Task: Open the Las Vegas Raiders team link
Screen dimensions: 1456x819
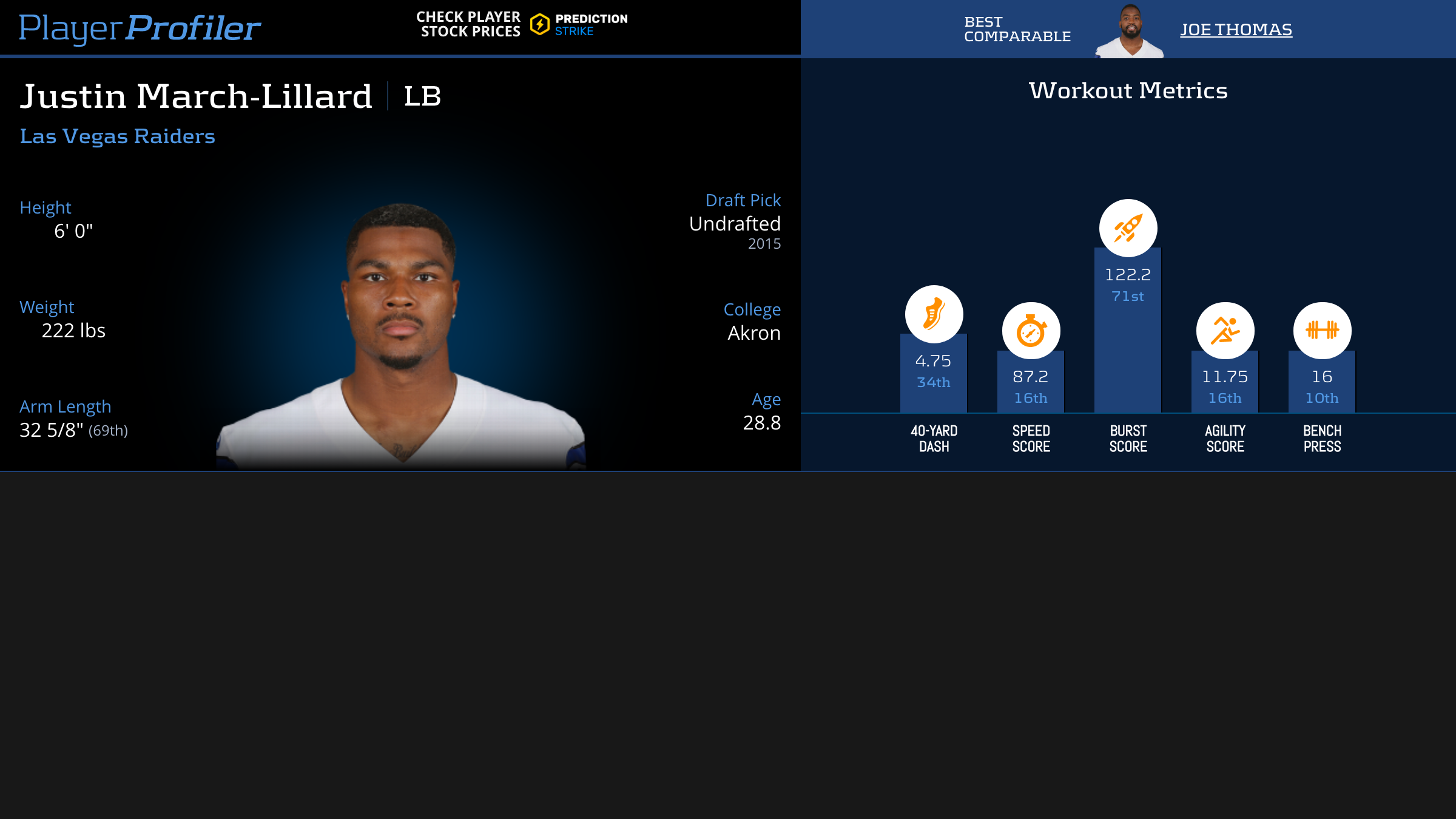Action: tap(117, 136)
